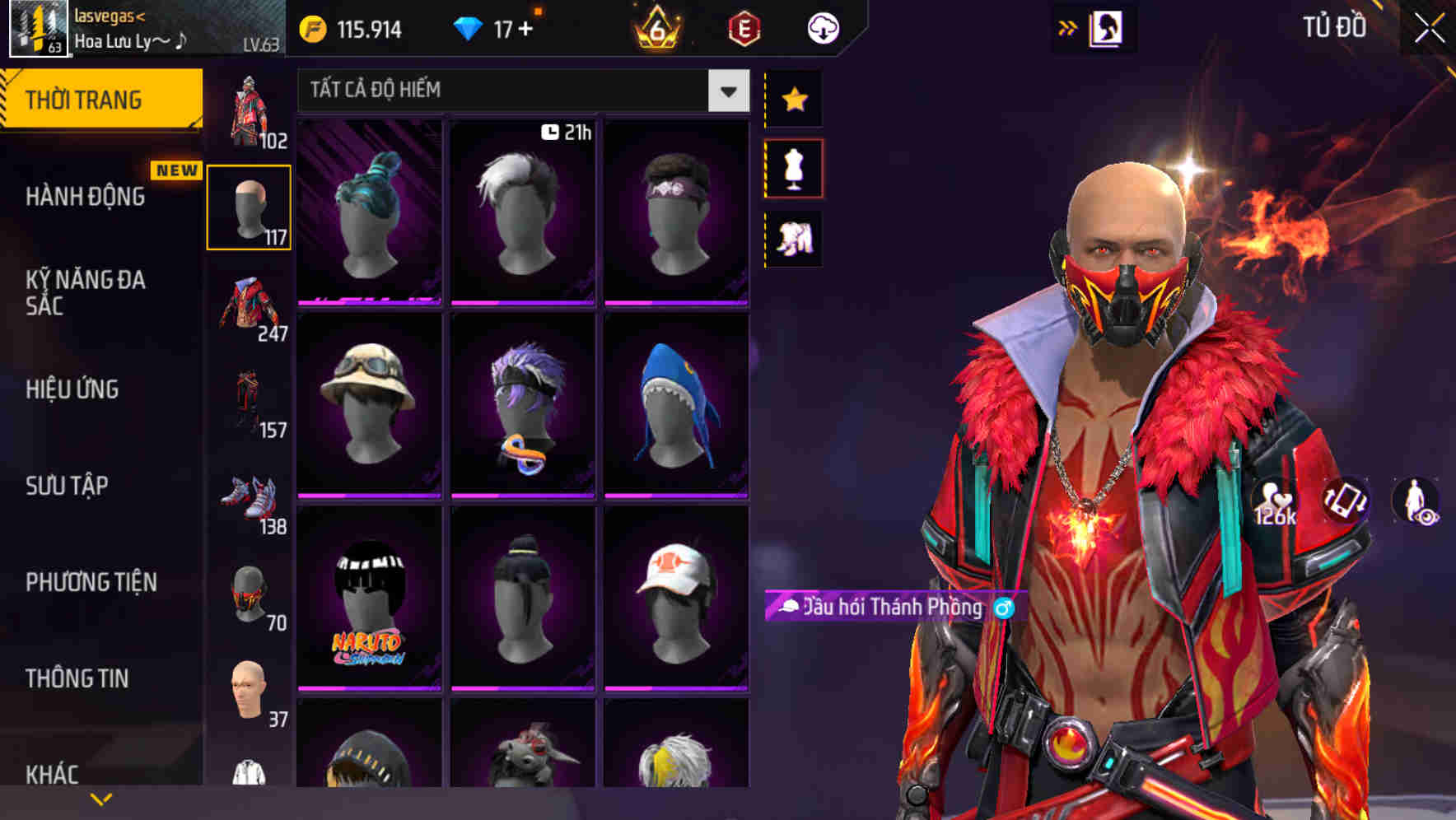Open the cloud download icon
The height and width of the screenshot is (820, 1456).
(x=821, y=27)
